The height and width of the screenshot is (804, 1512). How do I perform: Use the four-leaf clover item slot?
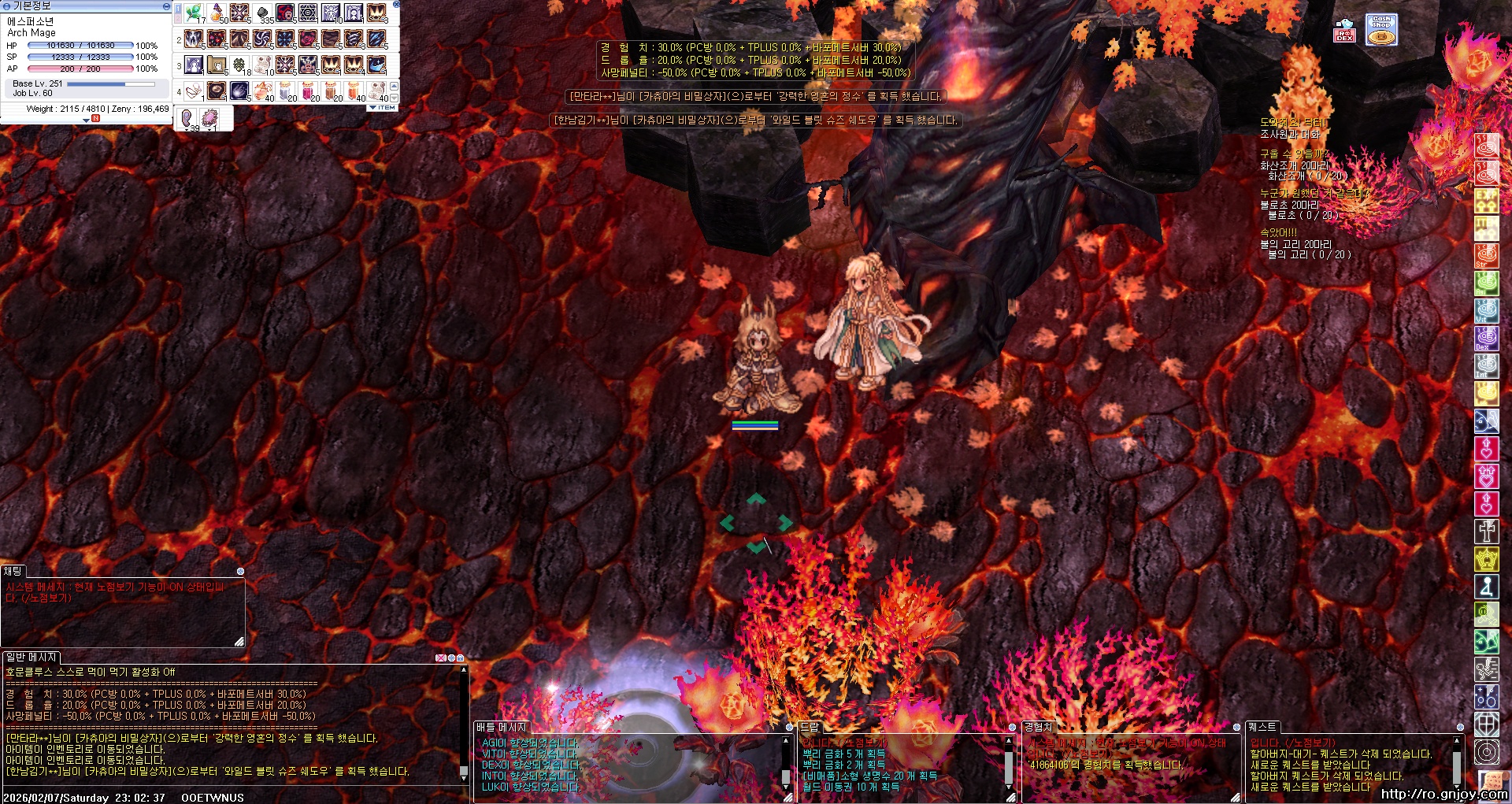[239, 65]
